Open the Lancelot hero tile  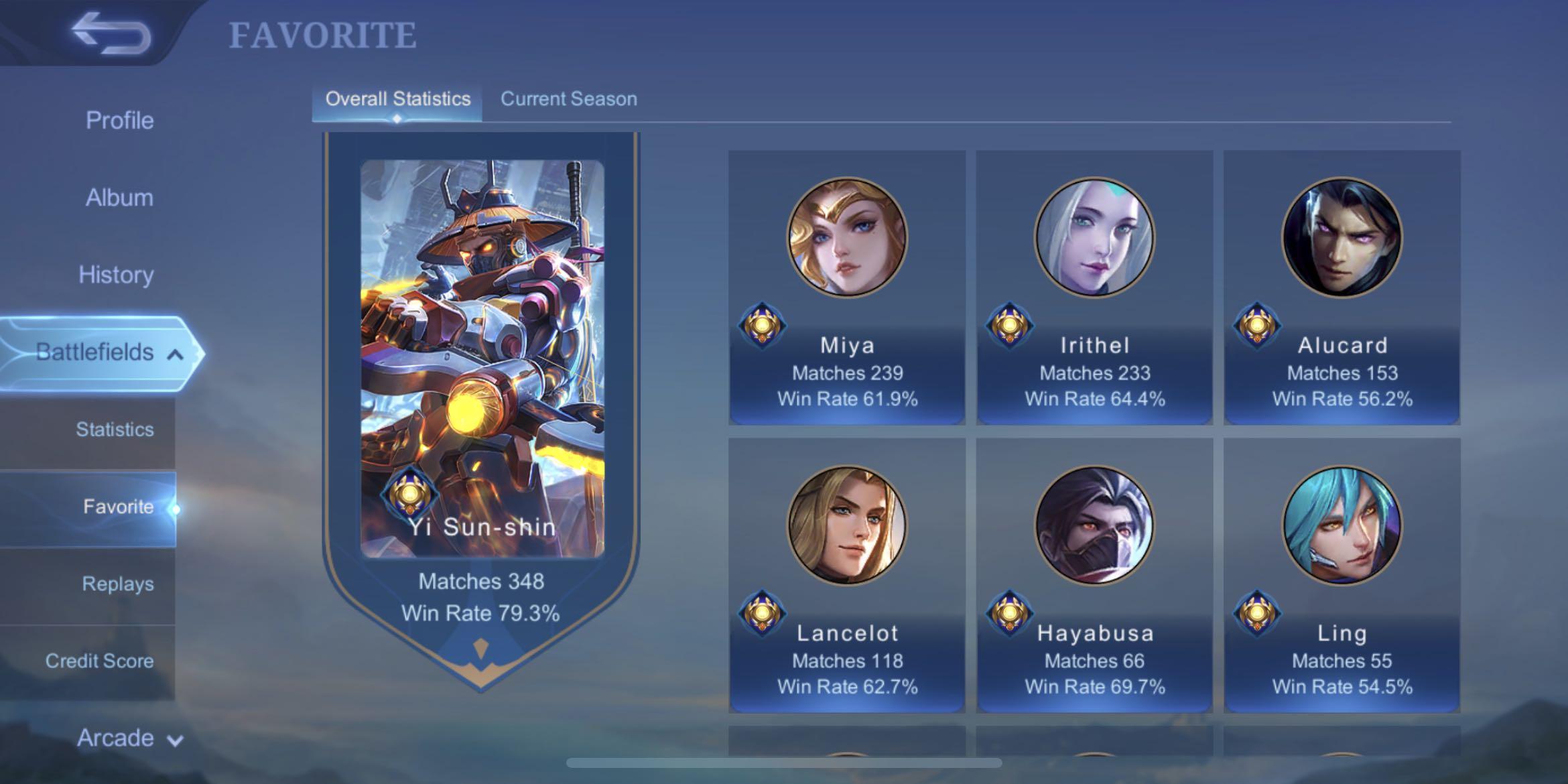pyautogui.click(x=847, y=575)
